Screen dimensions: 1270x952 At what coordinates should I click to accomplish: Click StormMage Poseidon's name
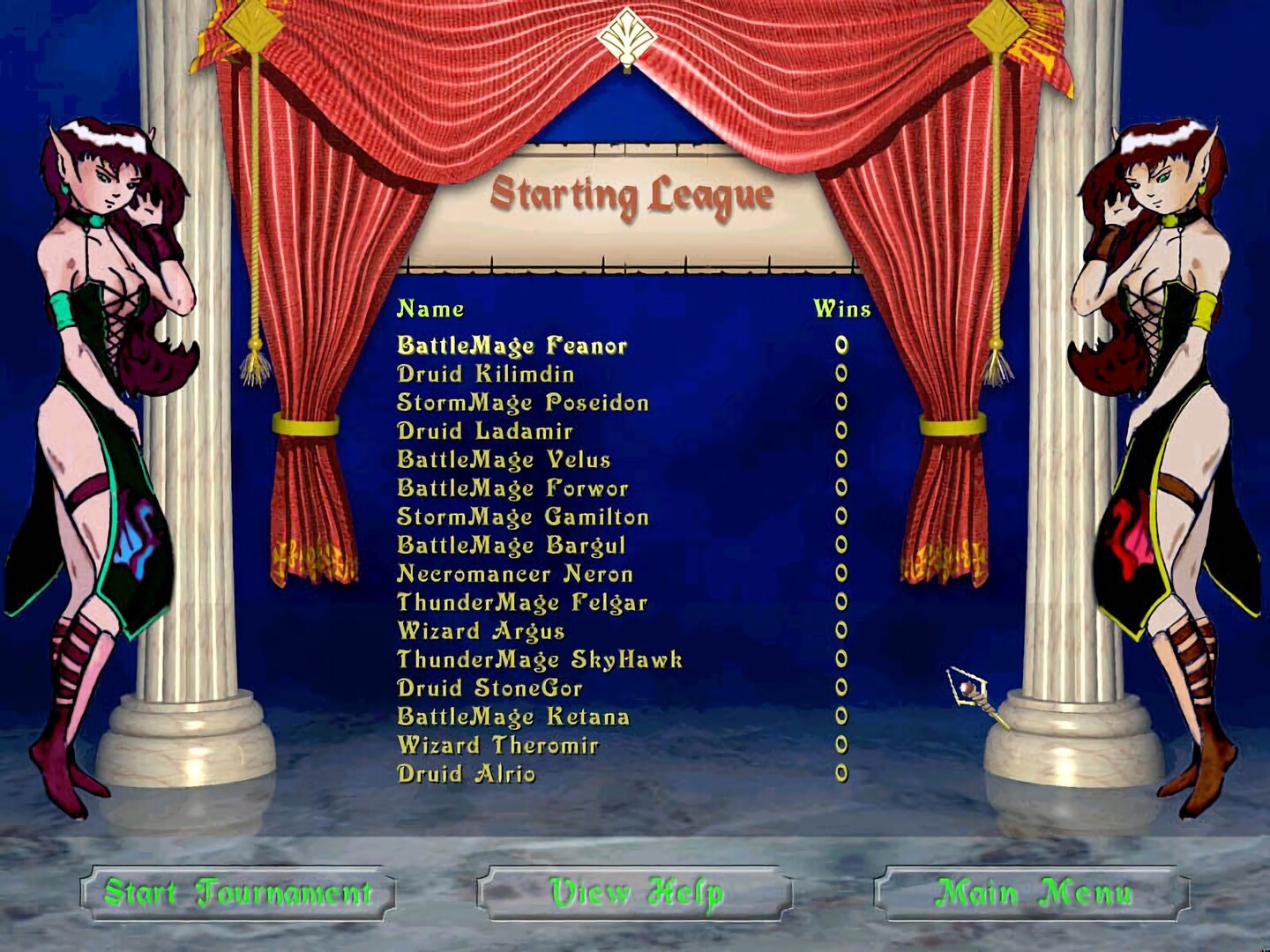coord(523,403)
